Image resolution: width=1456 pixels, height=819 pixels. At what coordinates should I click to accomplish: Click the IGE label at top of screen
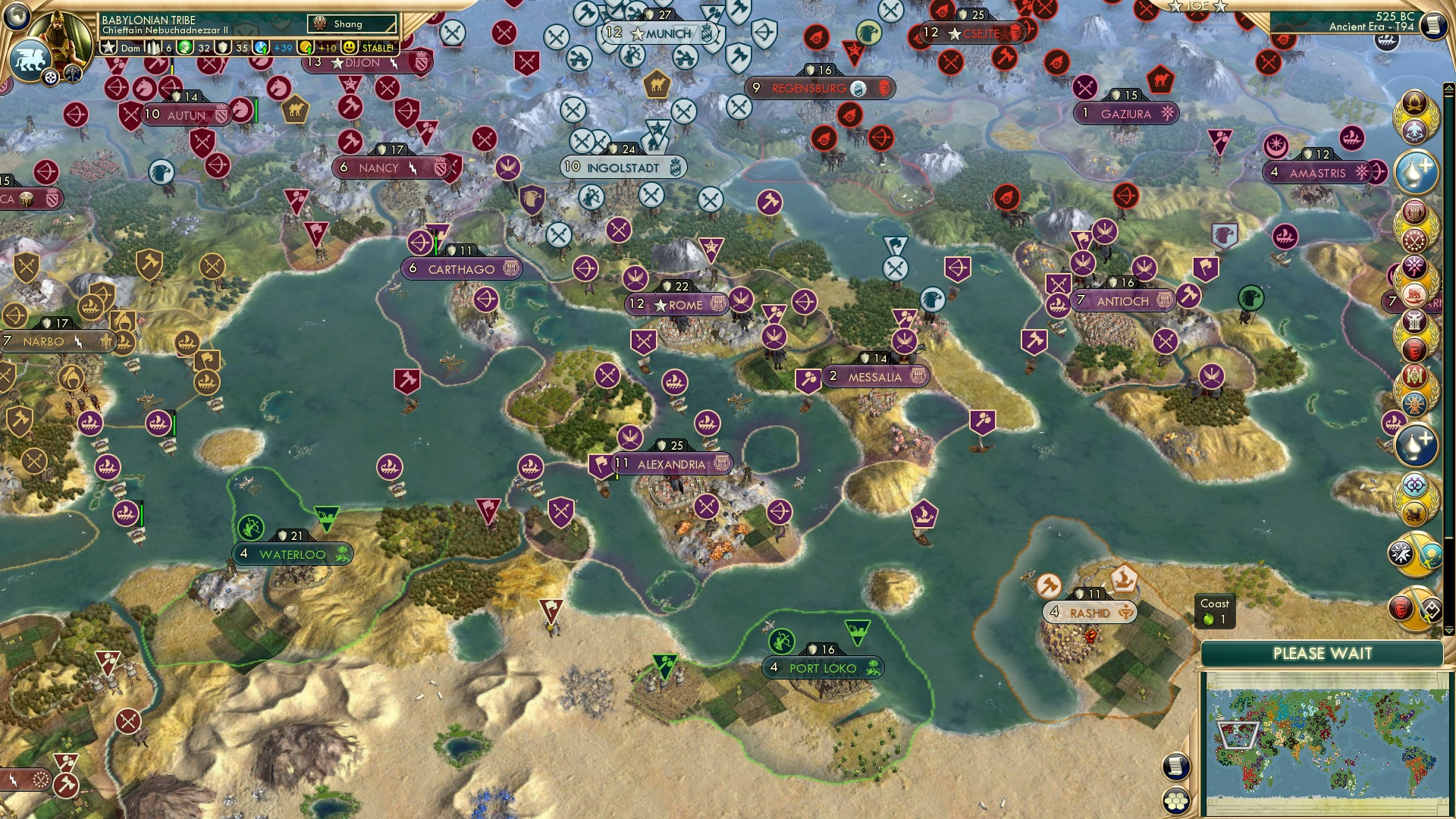click(1197, 8)
